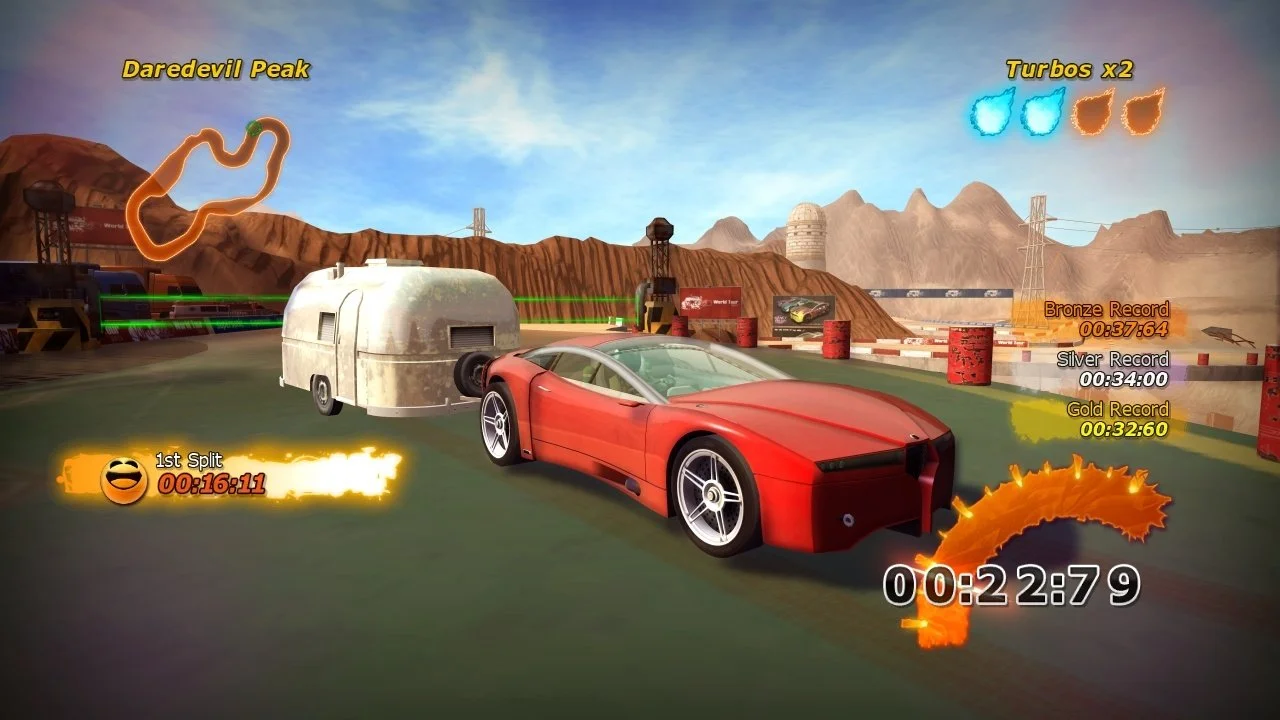The height and width of the screenshot is (720, 1280).
Task: Click the laughing smiley face emoticon
Action: [x=122, y=479]
